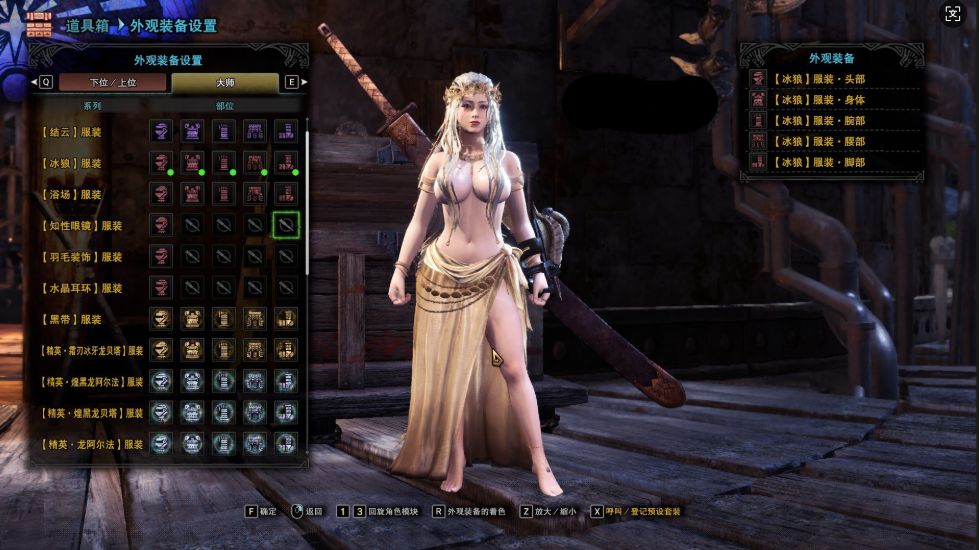Select the 冰狼 outfit leg piece
Image resolution: width=980 pixels, height=550 pixels.
point(286,162)
